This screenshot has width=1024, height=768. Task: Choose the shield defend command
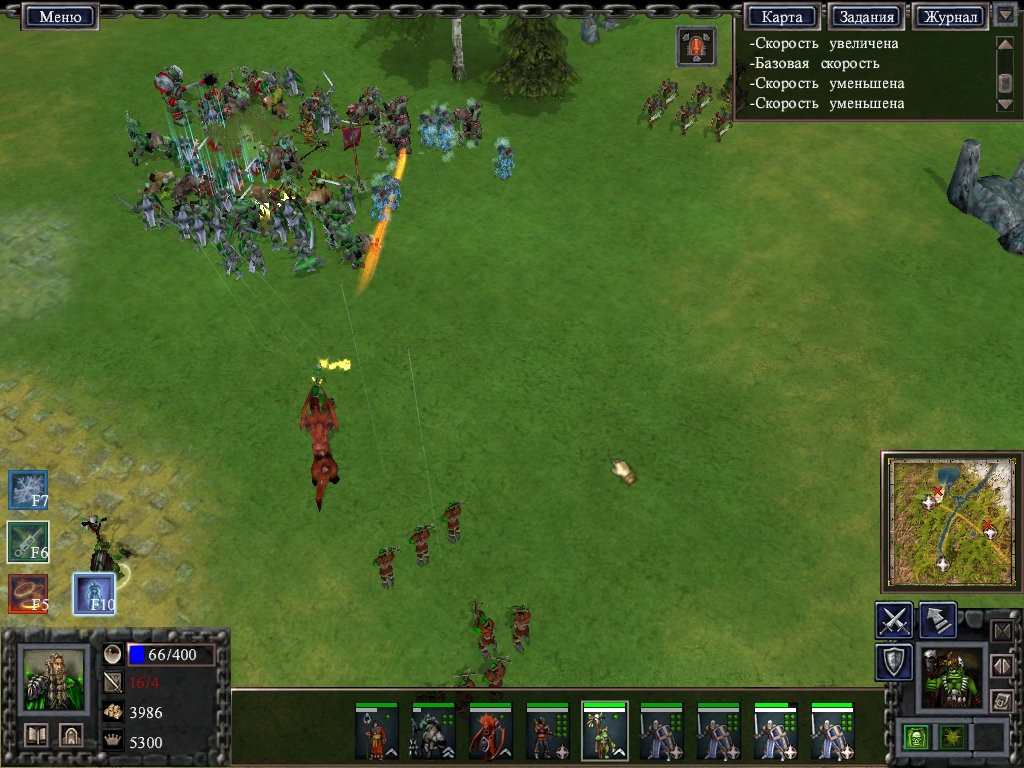(x=893, y=662)
